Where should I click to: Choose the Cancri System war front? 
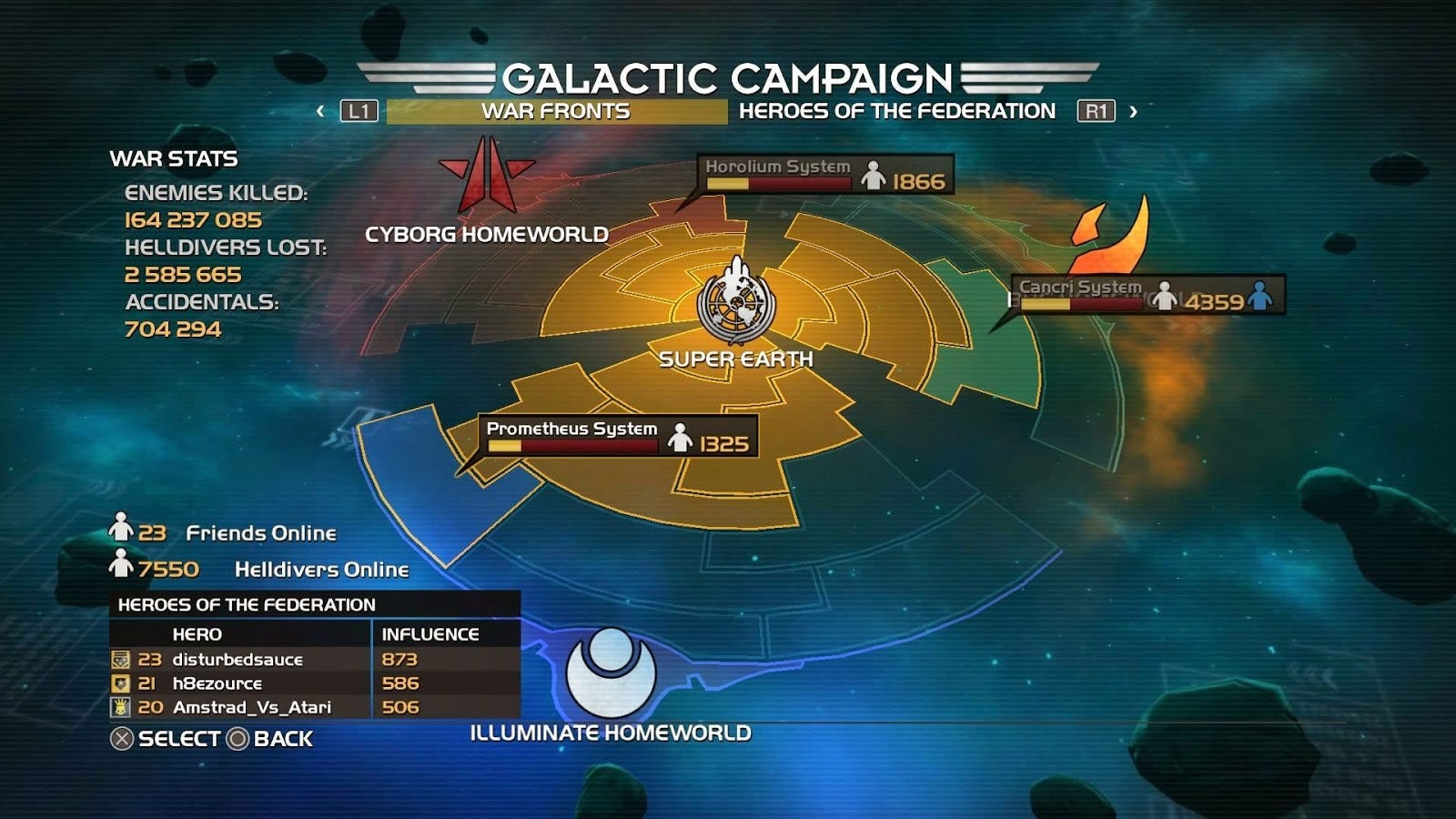coord(1148,295)
